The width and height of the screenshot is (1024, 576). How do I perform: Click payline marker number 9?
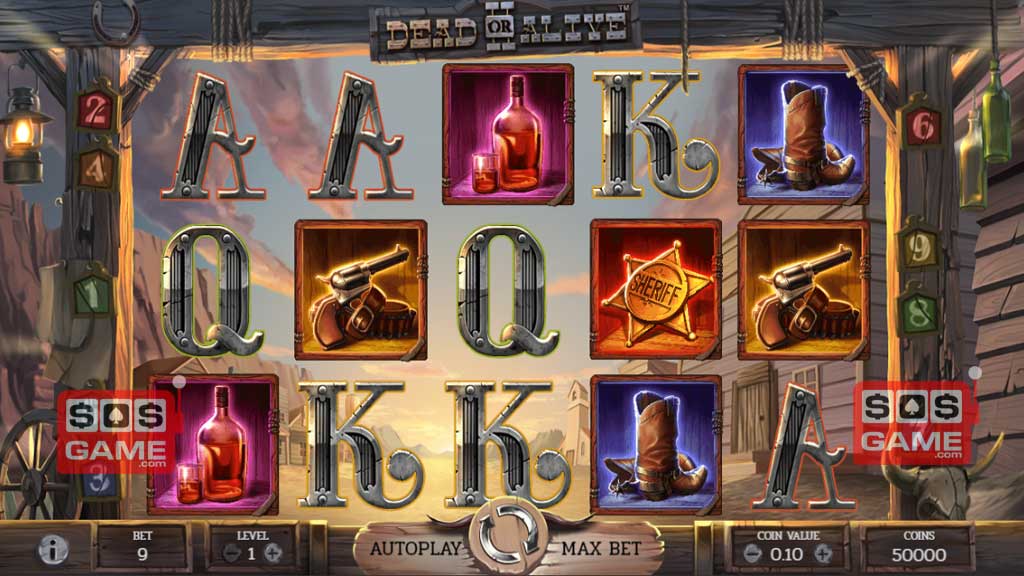pyautogui.click(x=917, y=244)
